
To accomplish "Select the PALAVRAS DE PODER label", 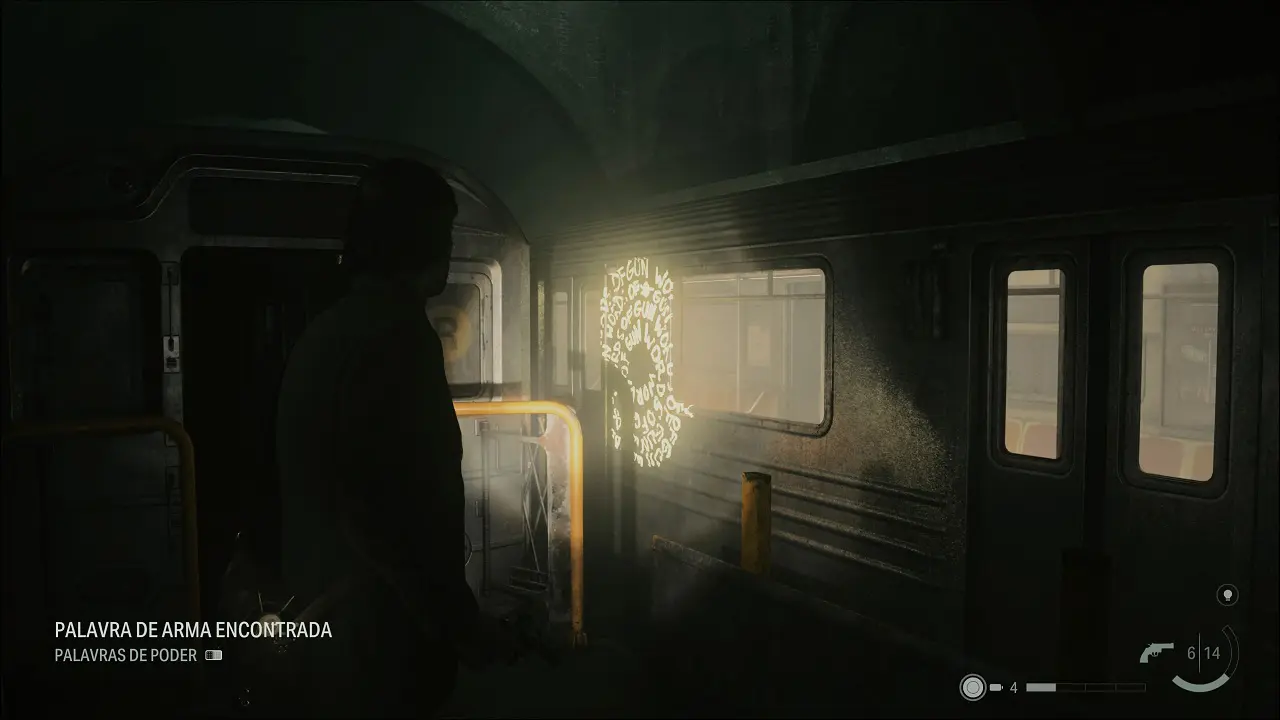I will tap(128, 657).
